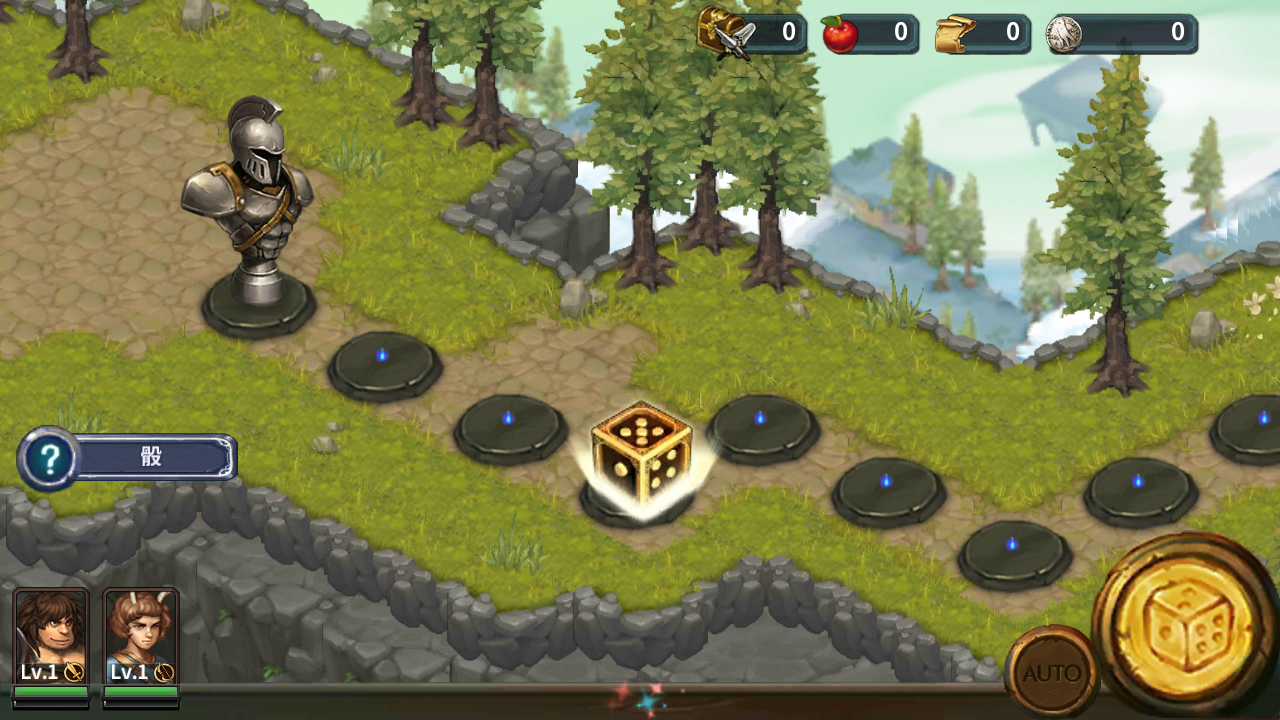Image resolution: width=1280 pixels, height=720 pixels.
Task: Roll the golden dice button
Action: coord(1187,627)
